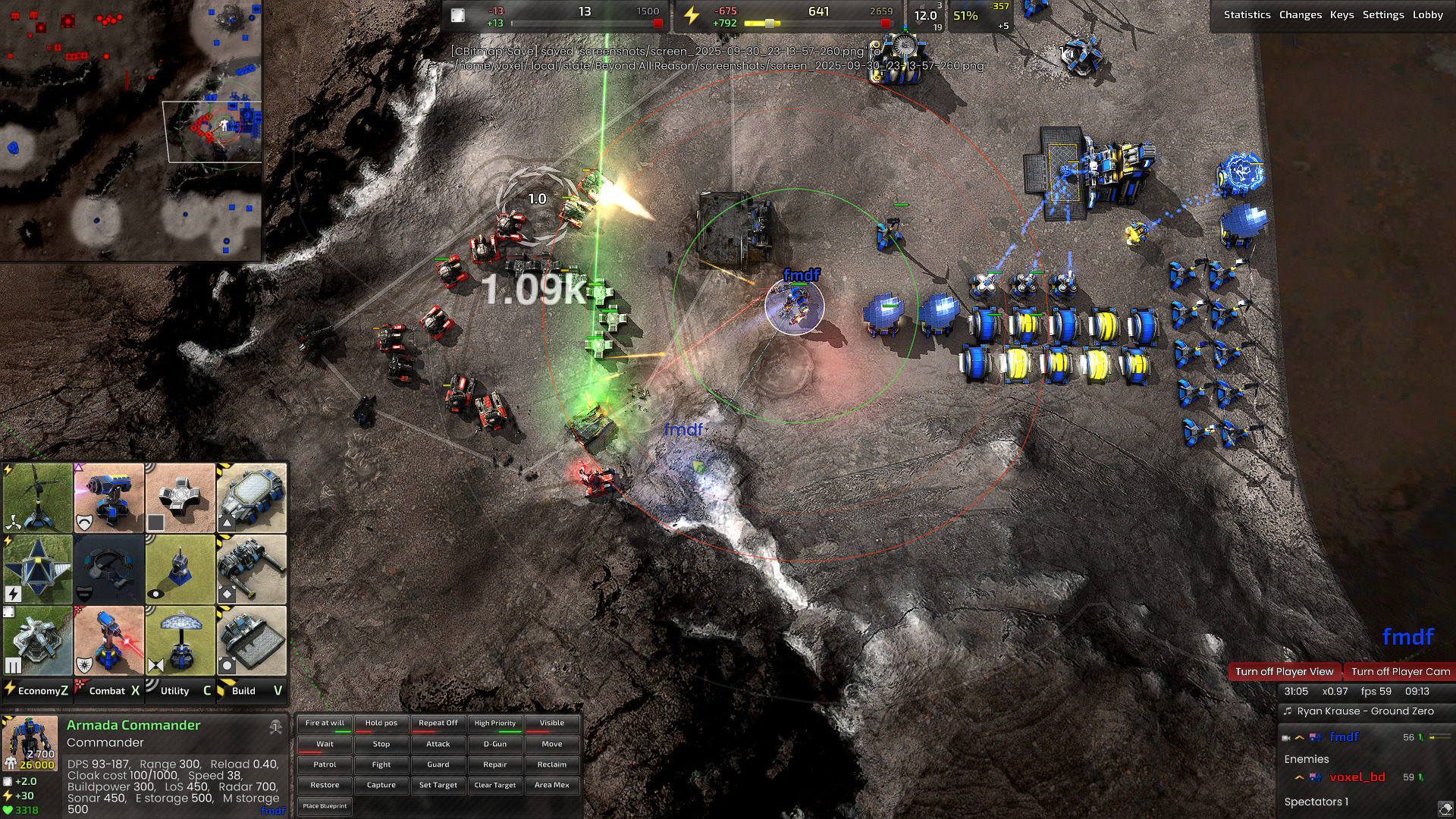Switch to the Economy build category
Screen dimensions: 1456x819
37,691
